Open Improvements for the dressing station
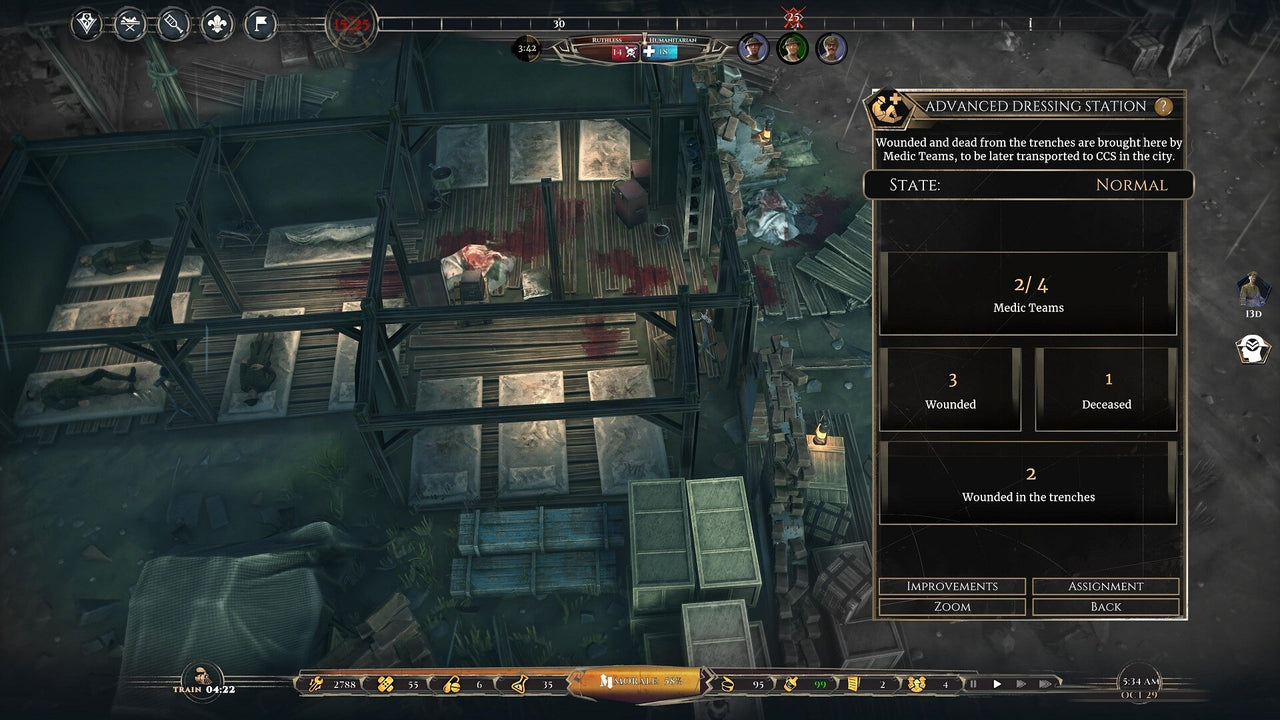 tap(952, 587)
